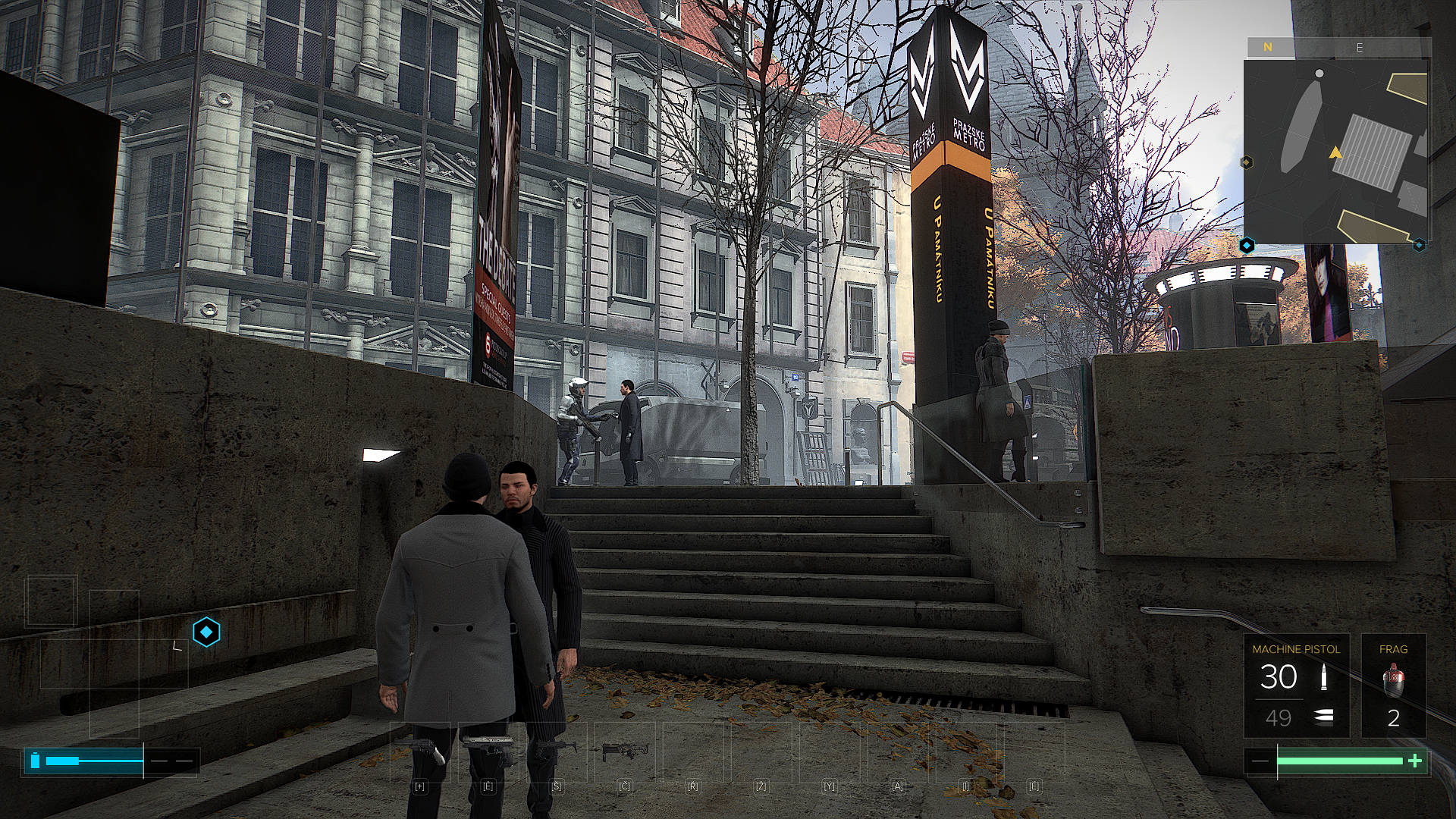
Task: Click the frag grenade icon
Action: pyautogui.click(x=1393, y=681)
